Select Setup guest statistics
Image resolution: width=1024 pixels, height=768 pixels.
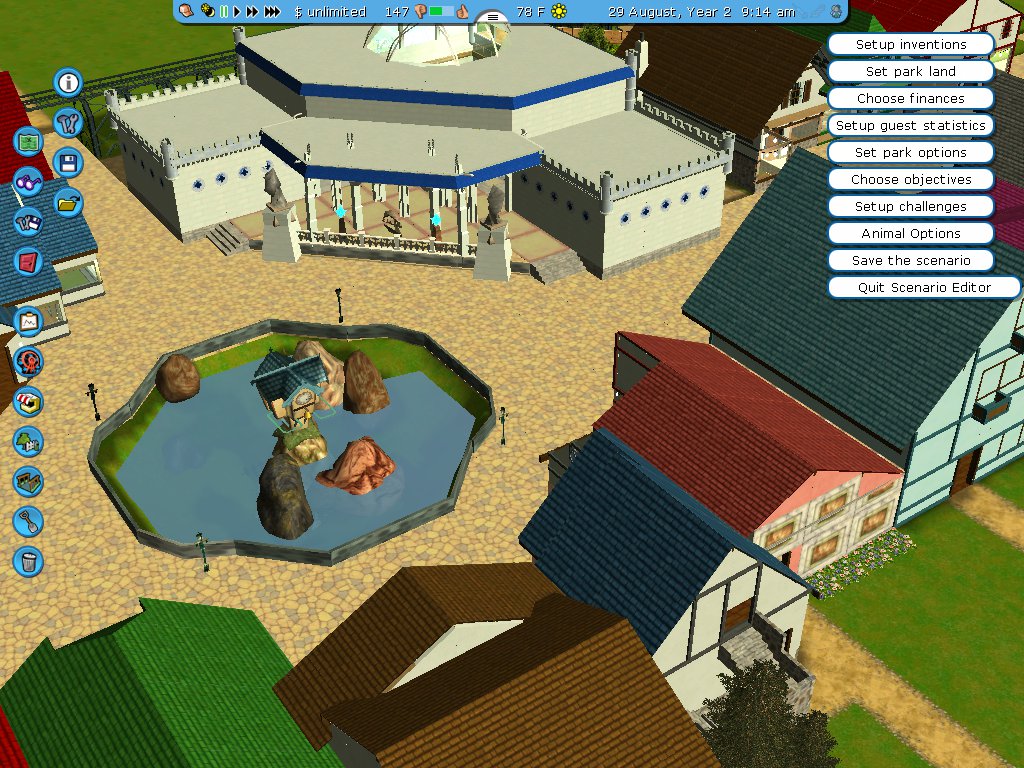pos(911,126)
